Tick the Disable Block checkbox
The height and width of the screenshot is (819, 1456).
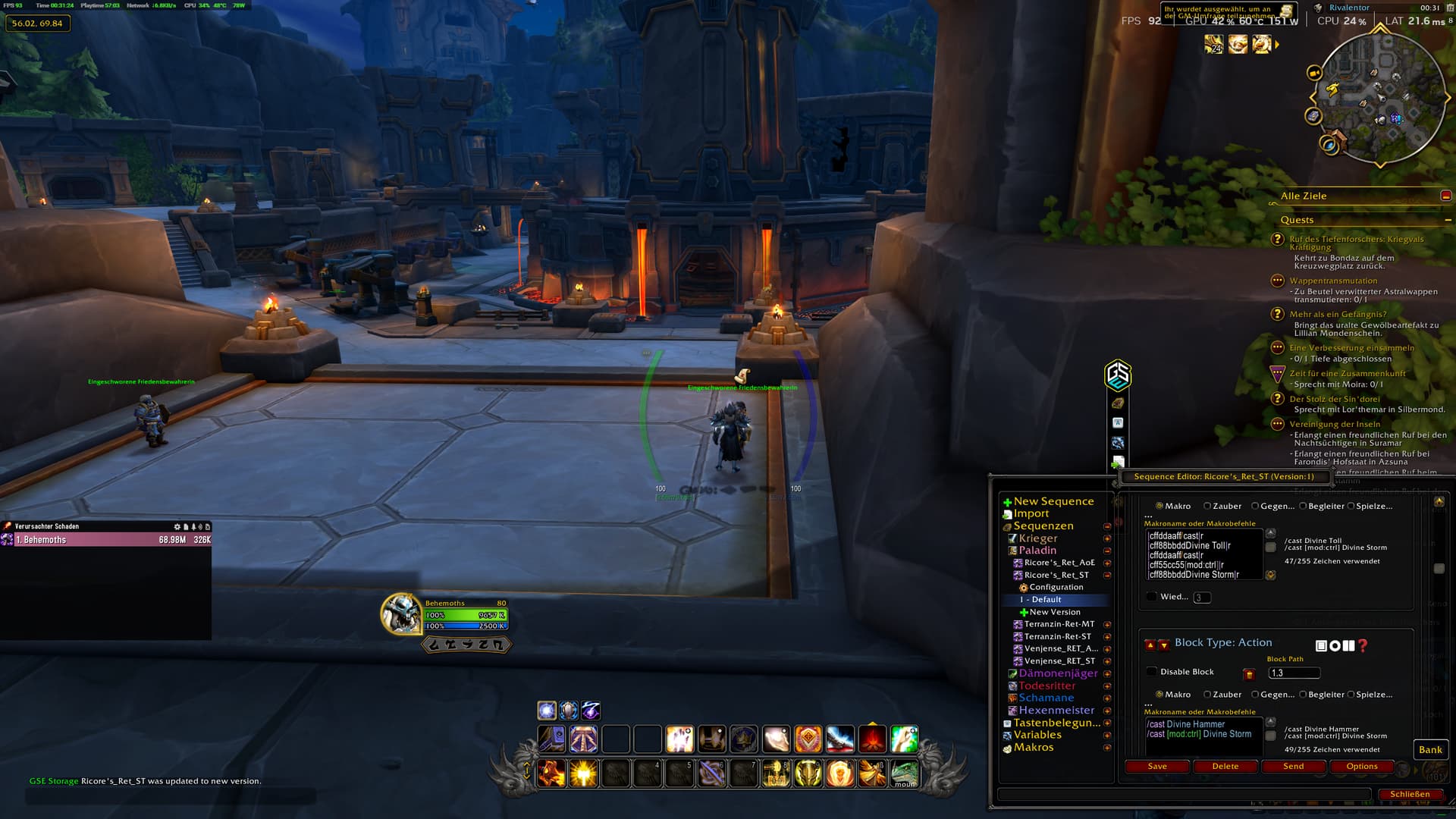coord(1152,672)
